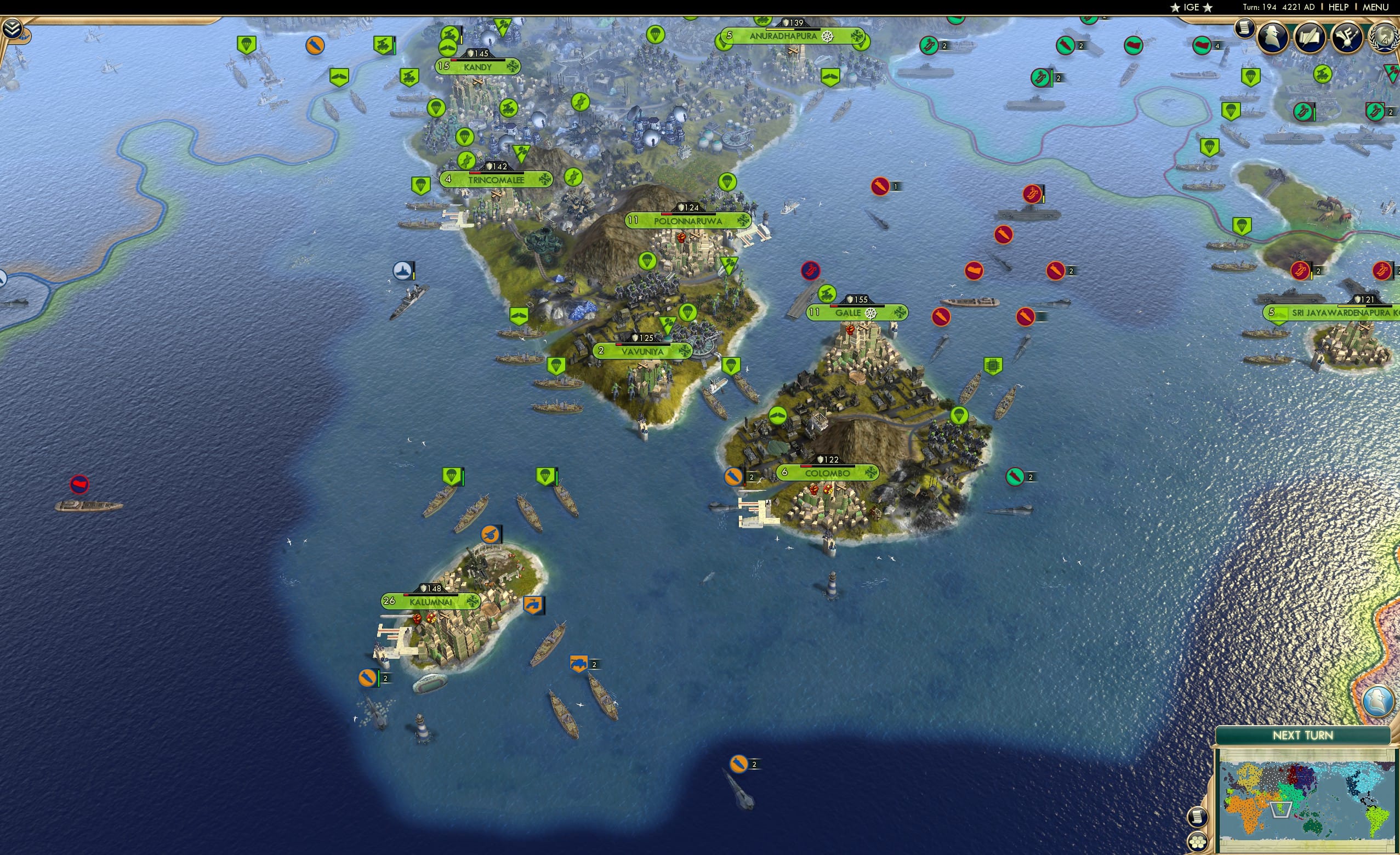This screenshot has height=855, width=1400.
Task: Expand Kandy's city banner production arrow
Action: click(x=513, y=67)
